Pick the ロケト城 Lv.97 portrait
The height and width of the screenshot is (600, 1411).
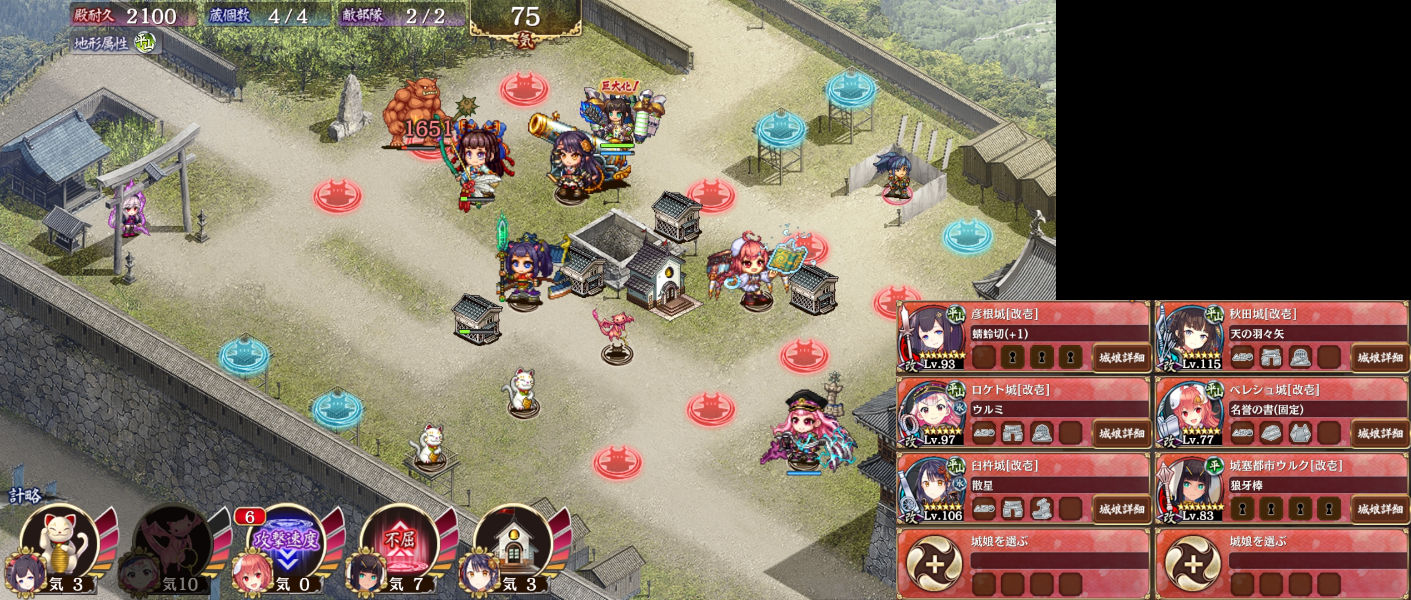(935, 411)
